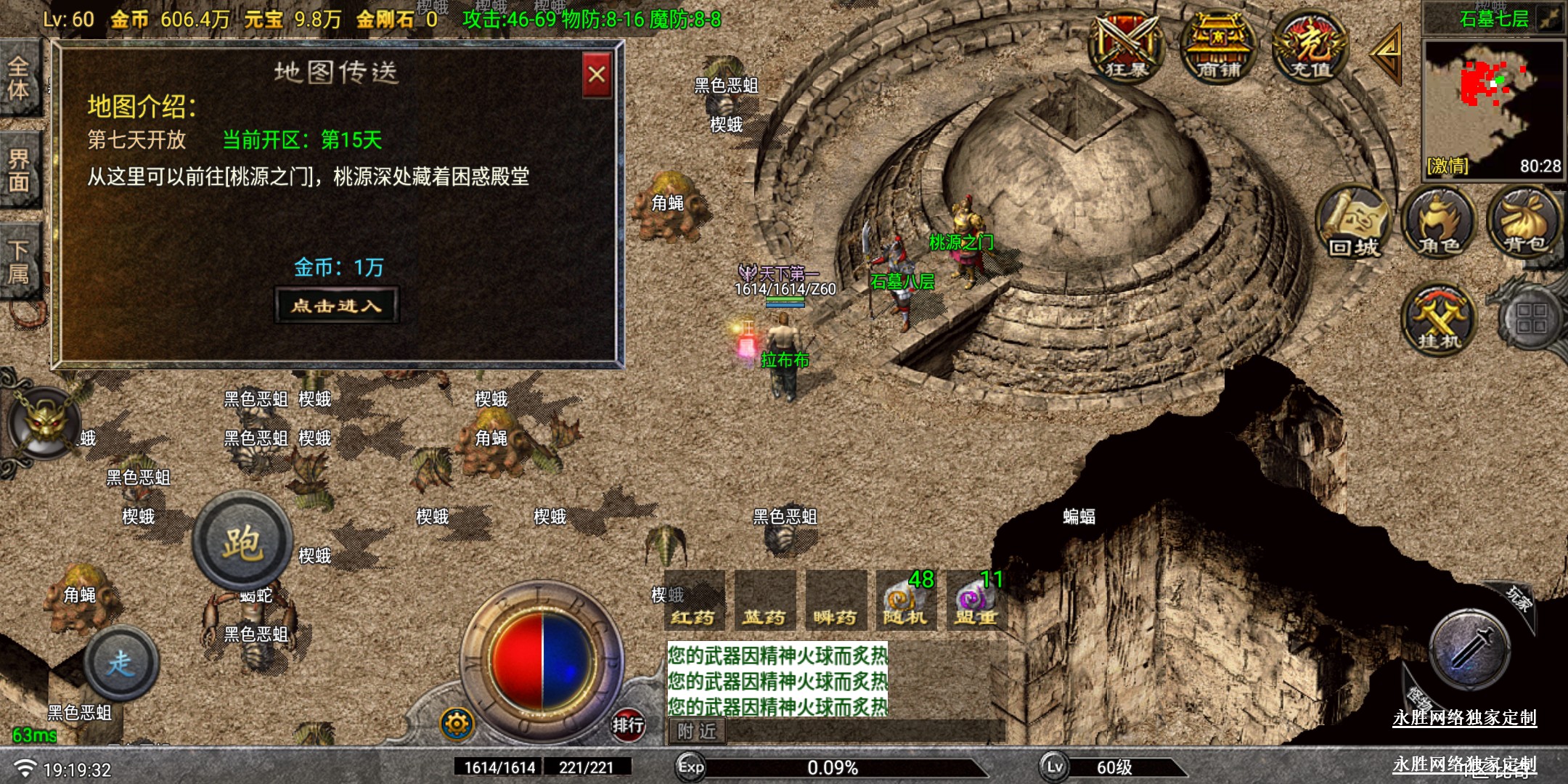Switch to 跑 run mode
Viewport: 1568px width, 784px height.
(242, 542)
